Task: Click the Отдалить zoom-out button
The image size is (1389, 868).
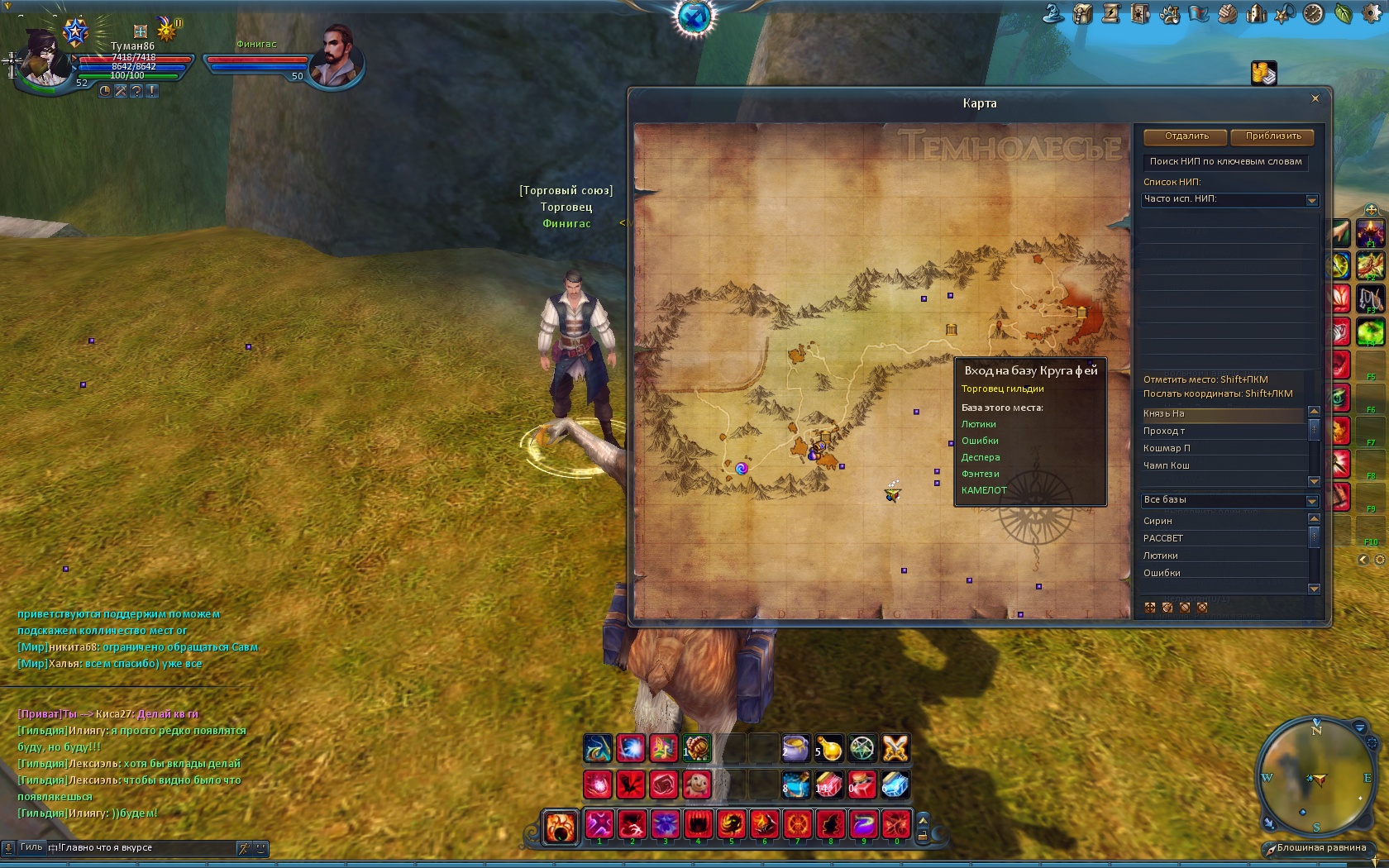Action: [1186, 136]
